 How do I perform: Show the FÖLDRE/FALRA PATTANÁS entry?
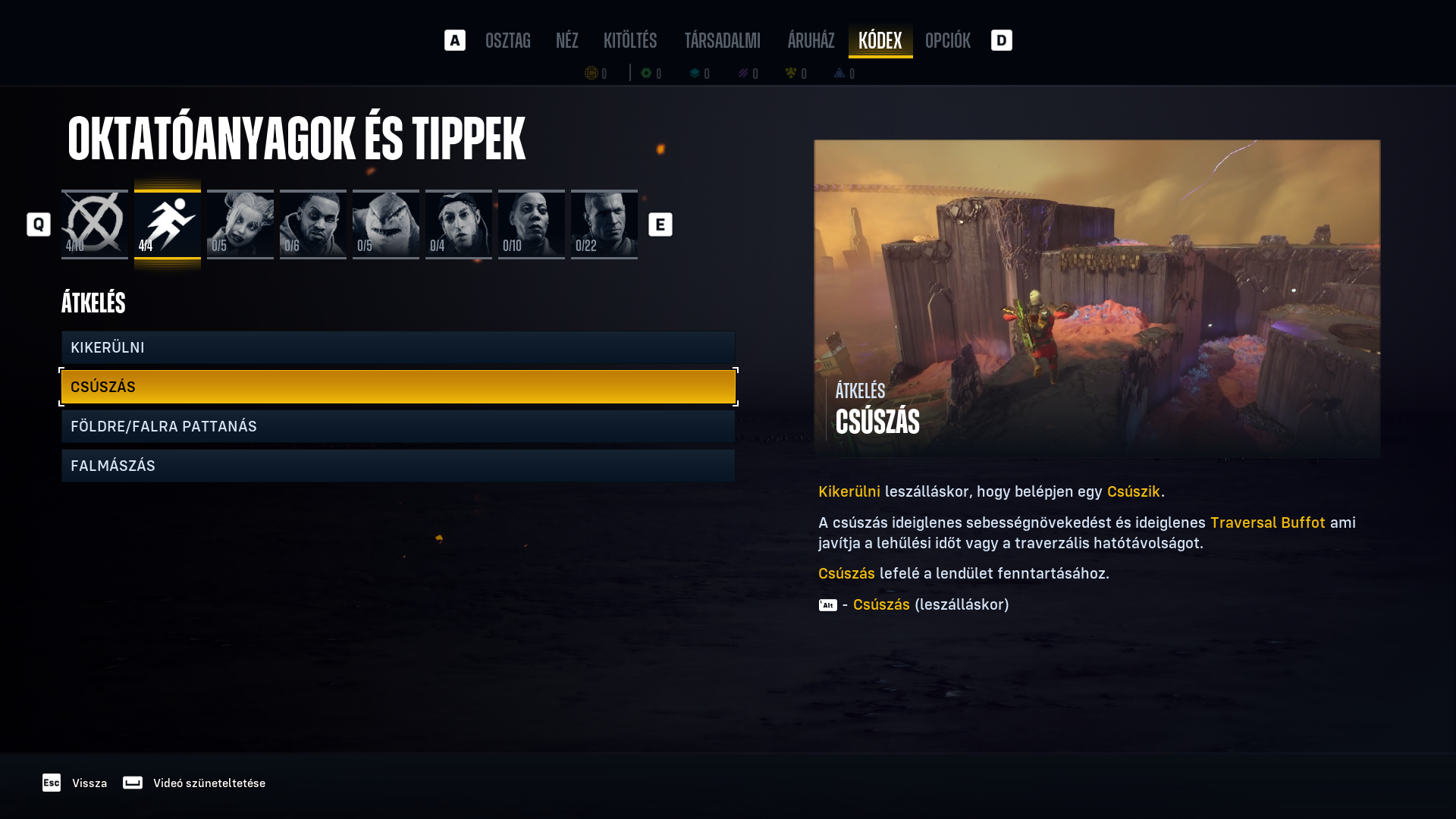(x=398, y=426)
